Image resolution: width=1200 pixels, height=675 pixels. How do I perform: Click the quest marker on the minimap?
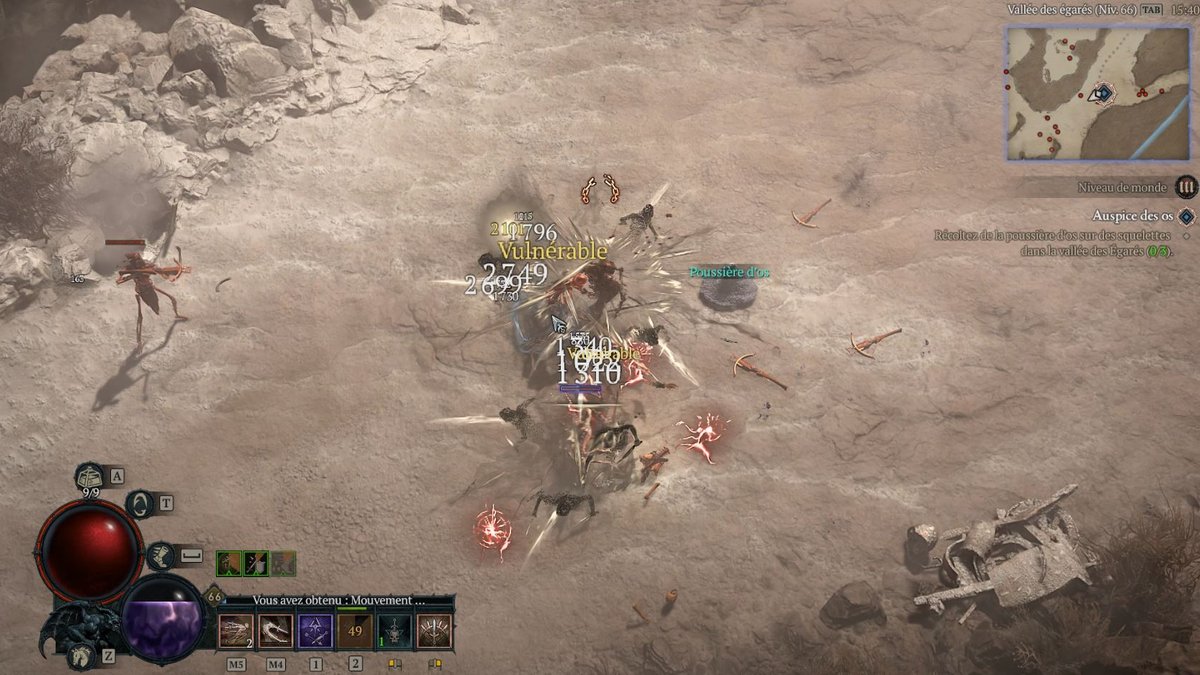[1103, 93]
